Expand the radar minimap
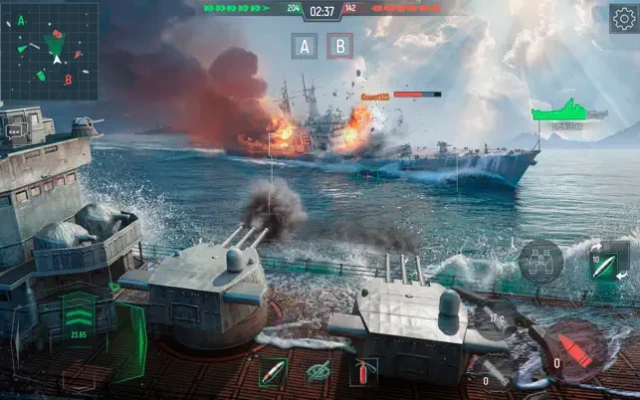 [50, 51]
